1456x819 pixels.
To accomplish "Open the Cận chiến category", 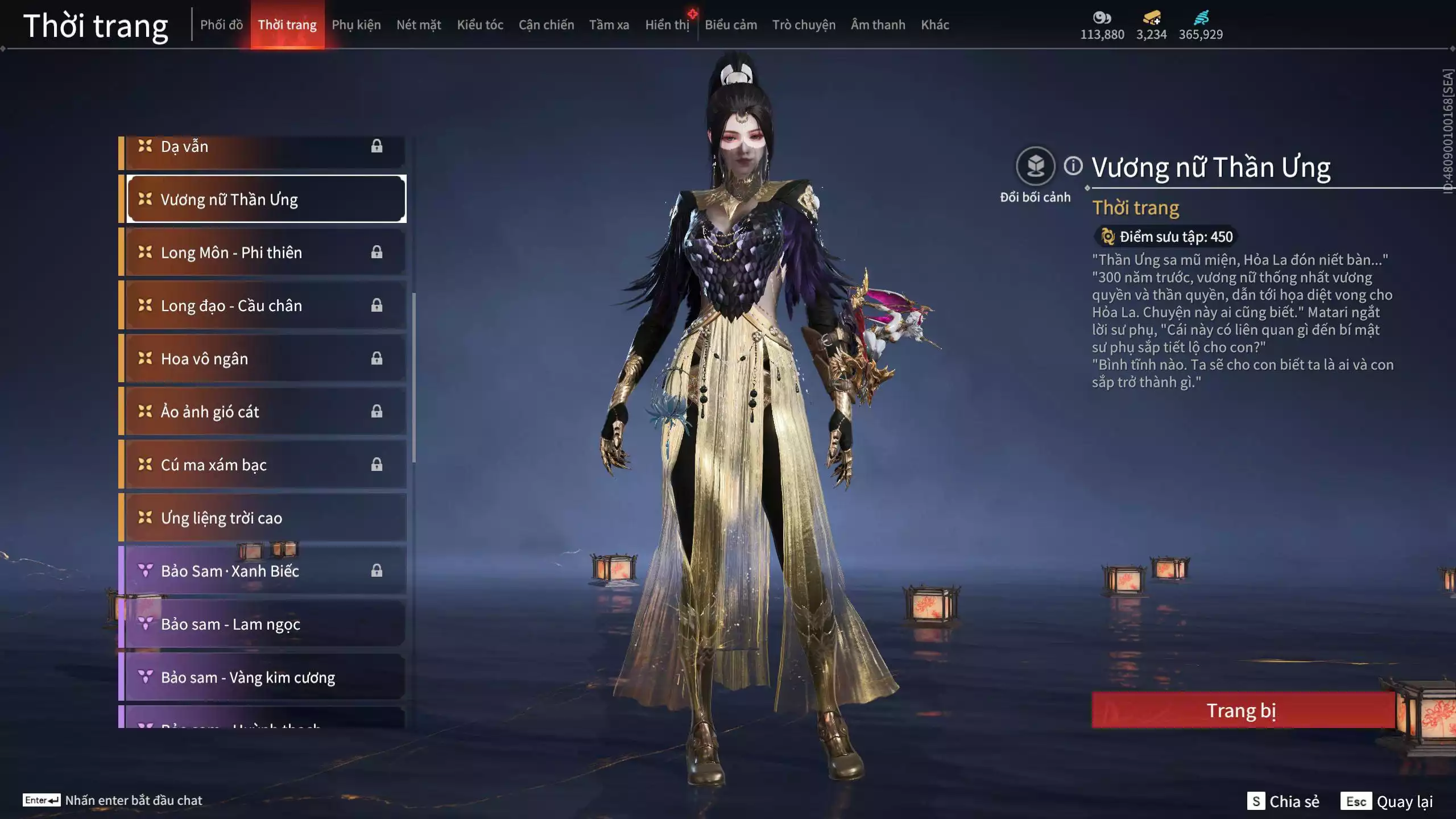I will coord(546,25).
